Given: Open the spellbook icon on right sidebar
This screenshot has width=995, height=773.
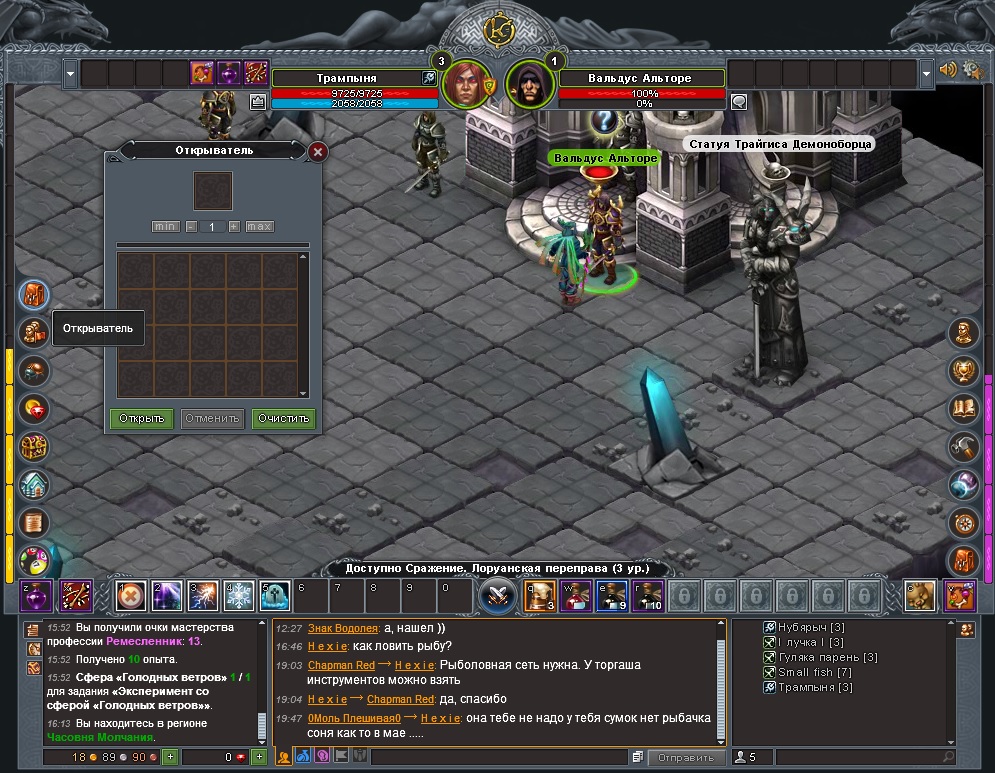Looking at the screenshot, I should tap(964, 408).
